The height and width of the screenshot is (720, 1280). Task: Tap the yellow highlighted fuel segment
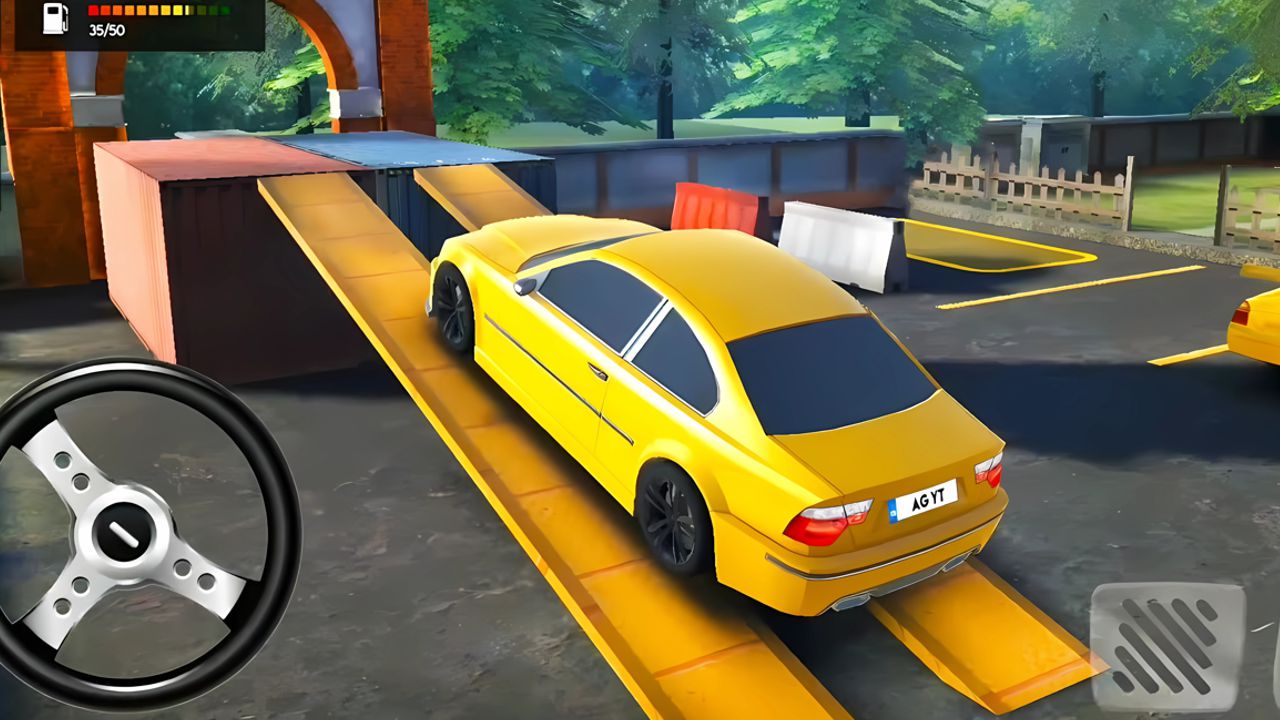pos(178,10)
